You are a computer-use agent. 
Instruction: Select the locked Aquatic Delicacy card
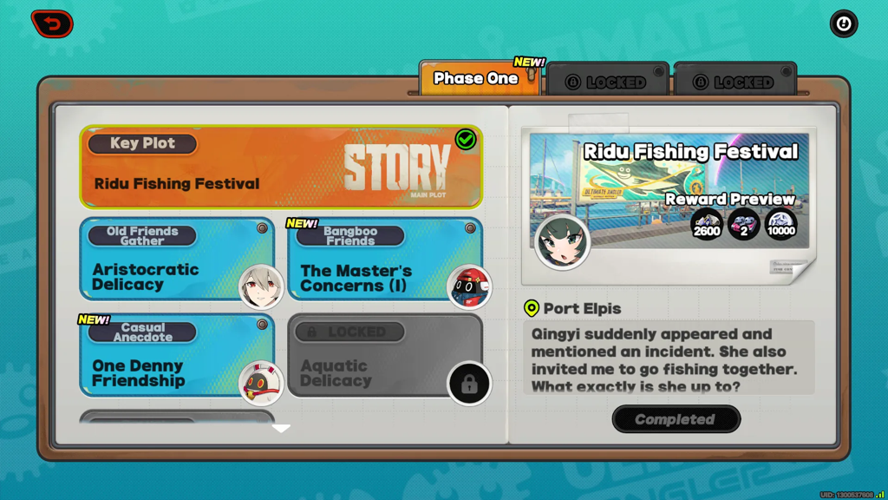385,357
